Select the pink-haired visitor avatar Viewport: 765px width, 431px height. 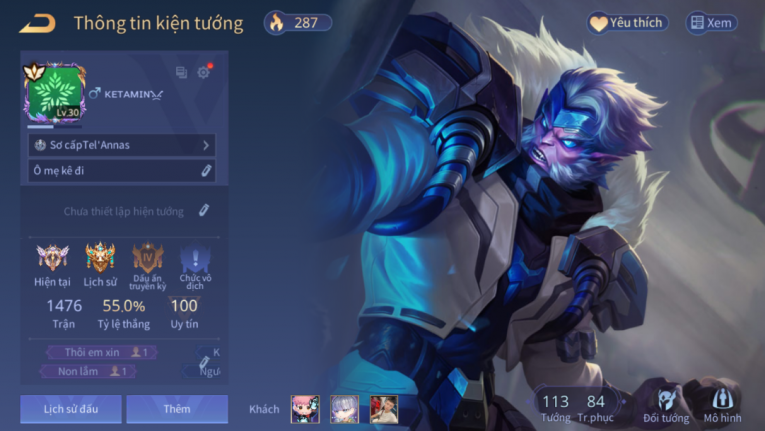coord(305,409)
